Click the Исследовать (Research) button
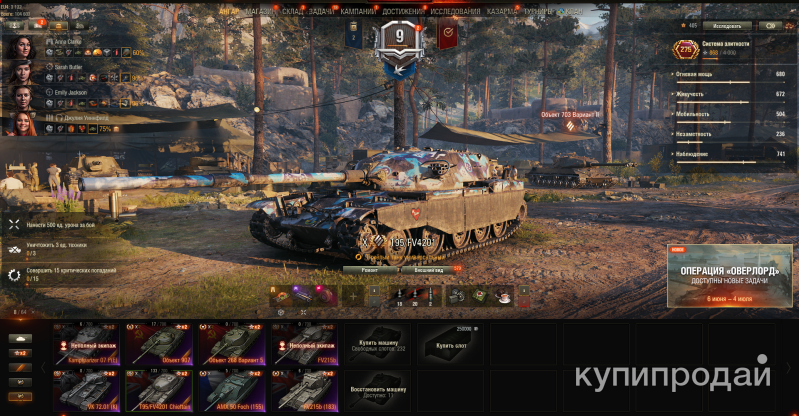The height and width of the screenshot is (416, 800). point(726,25)
